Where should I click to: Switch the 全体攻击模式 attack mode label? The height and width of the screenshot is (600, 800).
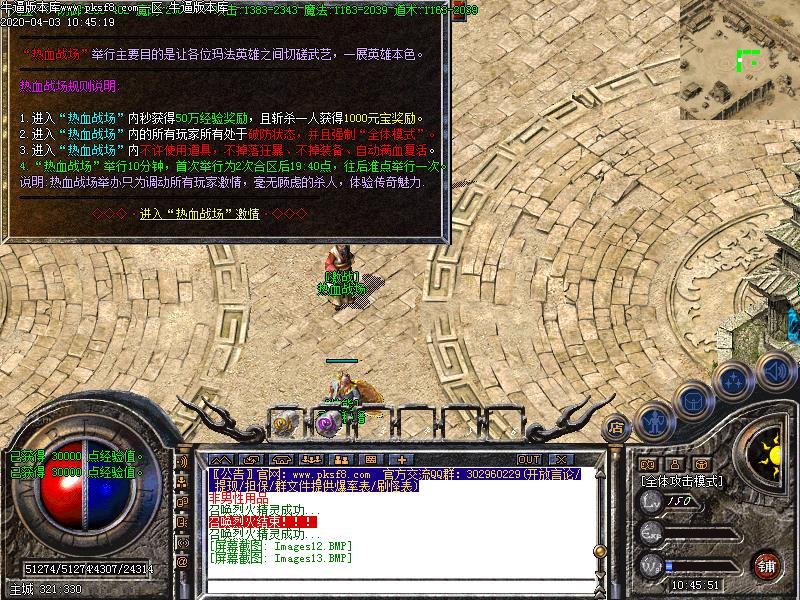pos(682,481)
